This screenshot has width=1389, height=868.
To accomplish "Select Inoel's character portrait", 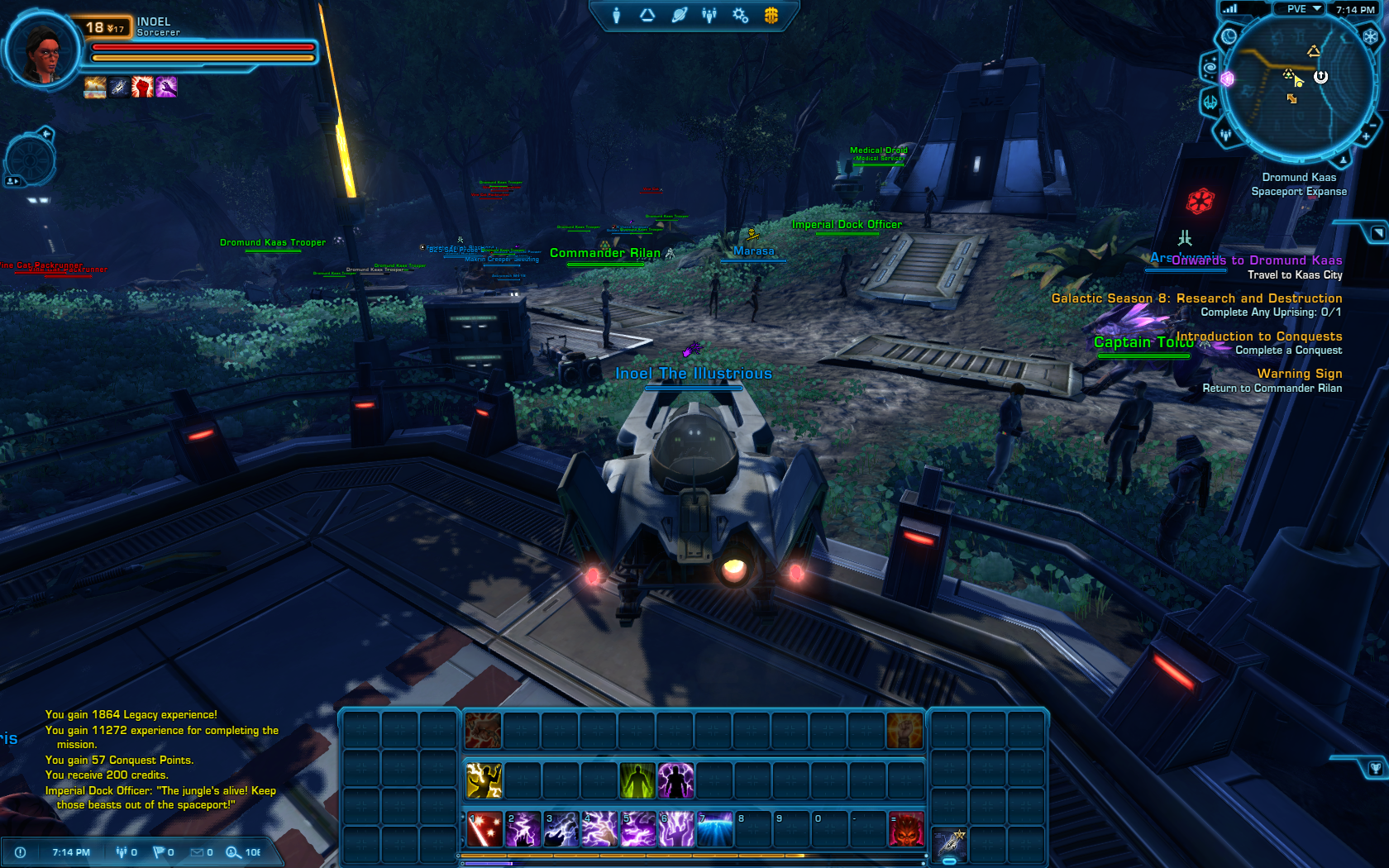I will click(43, 51).
